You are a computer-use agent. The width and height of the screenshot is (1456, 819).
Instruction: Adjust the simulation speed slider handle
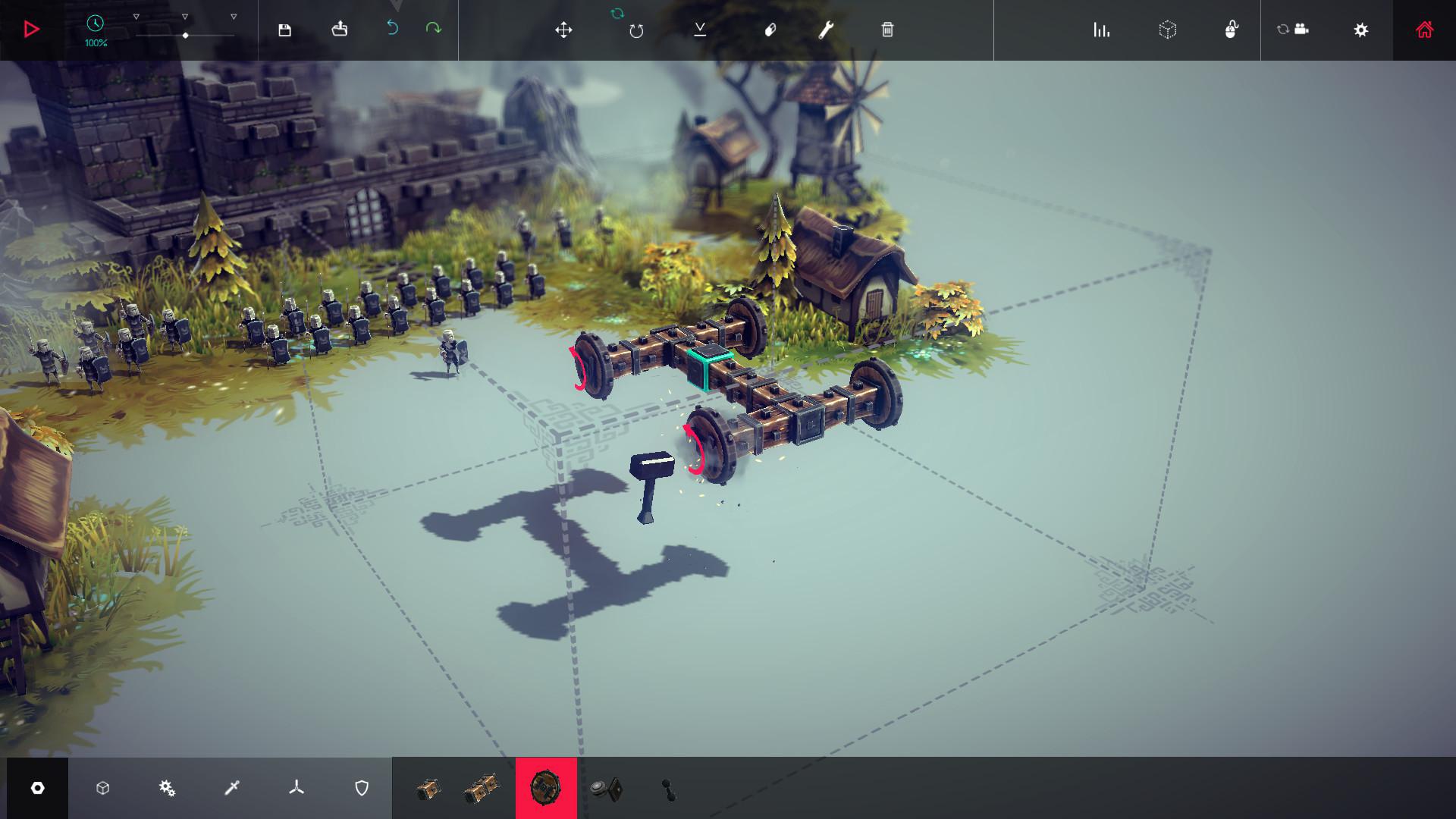point(185,34)
